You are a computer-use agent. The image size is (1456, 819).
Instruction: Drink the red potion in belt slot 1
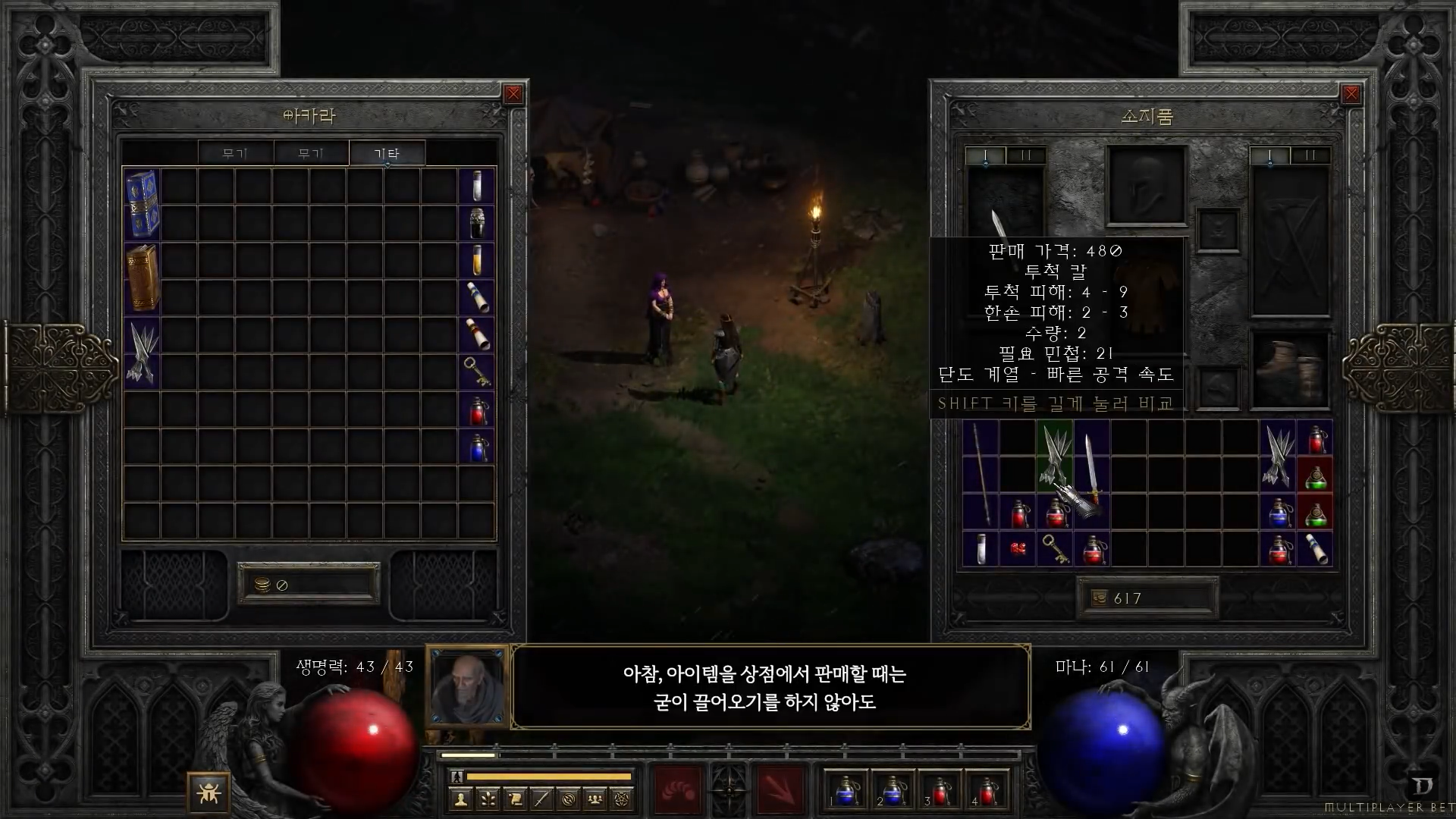pyautogui.click(x=846, y=790)
